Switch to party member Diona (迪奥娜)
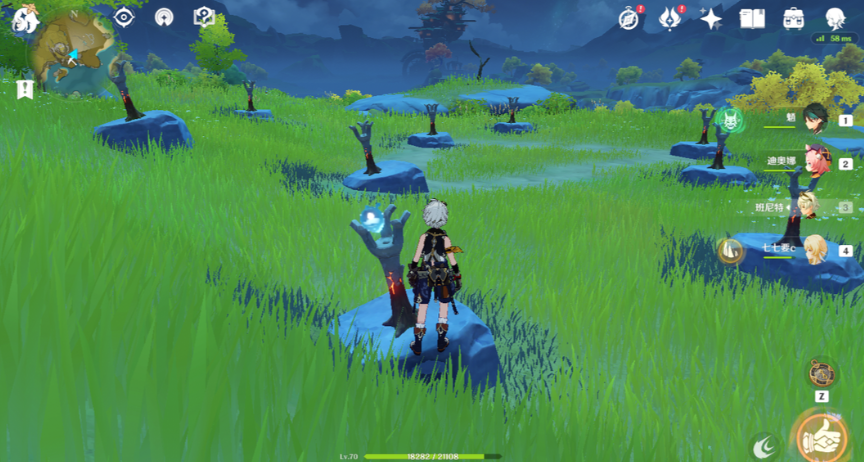This screenshot has width=864, height=462. tap(817, 163)
